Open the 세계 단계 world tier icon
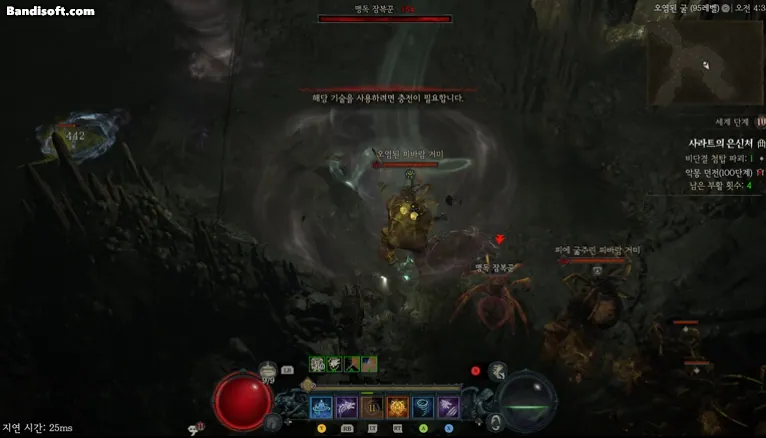Screen dimensions: 766x438 tap(759, 120)
